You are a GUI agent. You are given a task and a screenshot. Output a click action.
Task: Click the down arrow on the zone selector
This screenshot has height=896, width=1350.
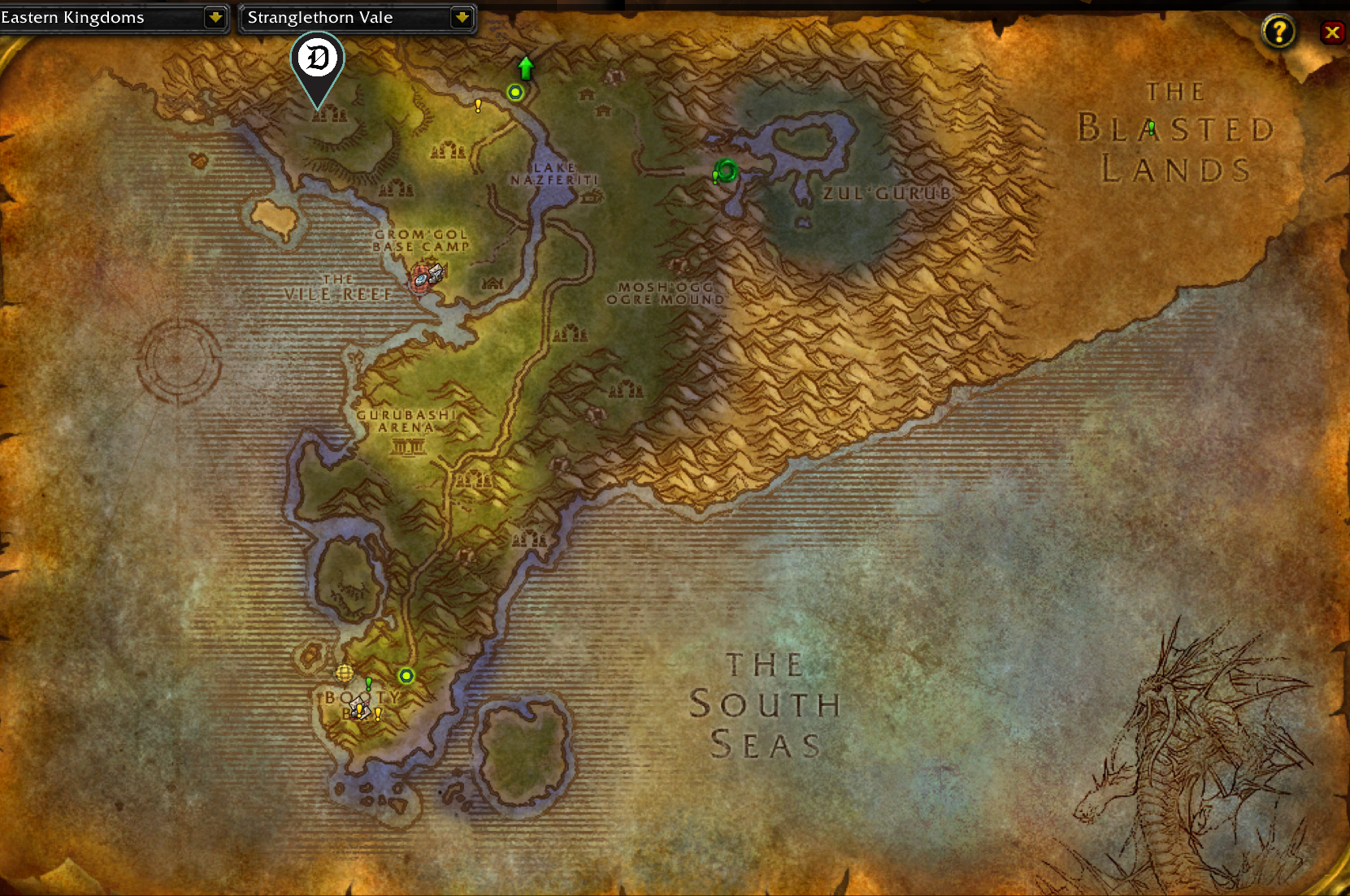(462, 17)
